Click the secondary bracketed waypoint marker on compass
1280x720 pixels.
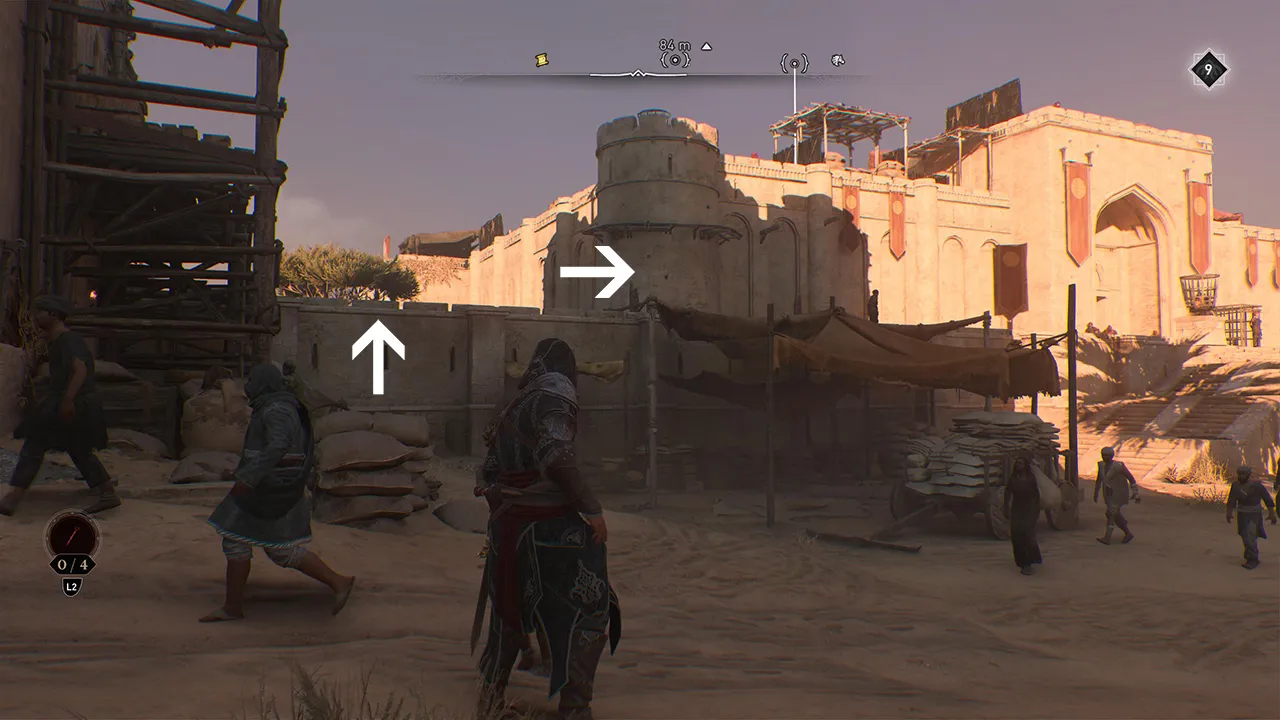(x=793, y=61)
